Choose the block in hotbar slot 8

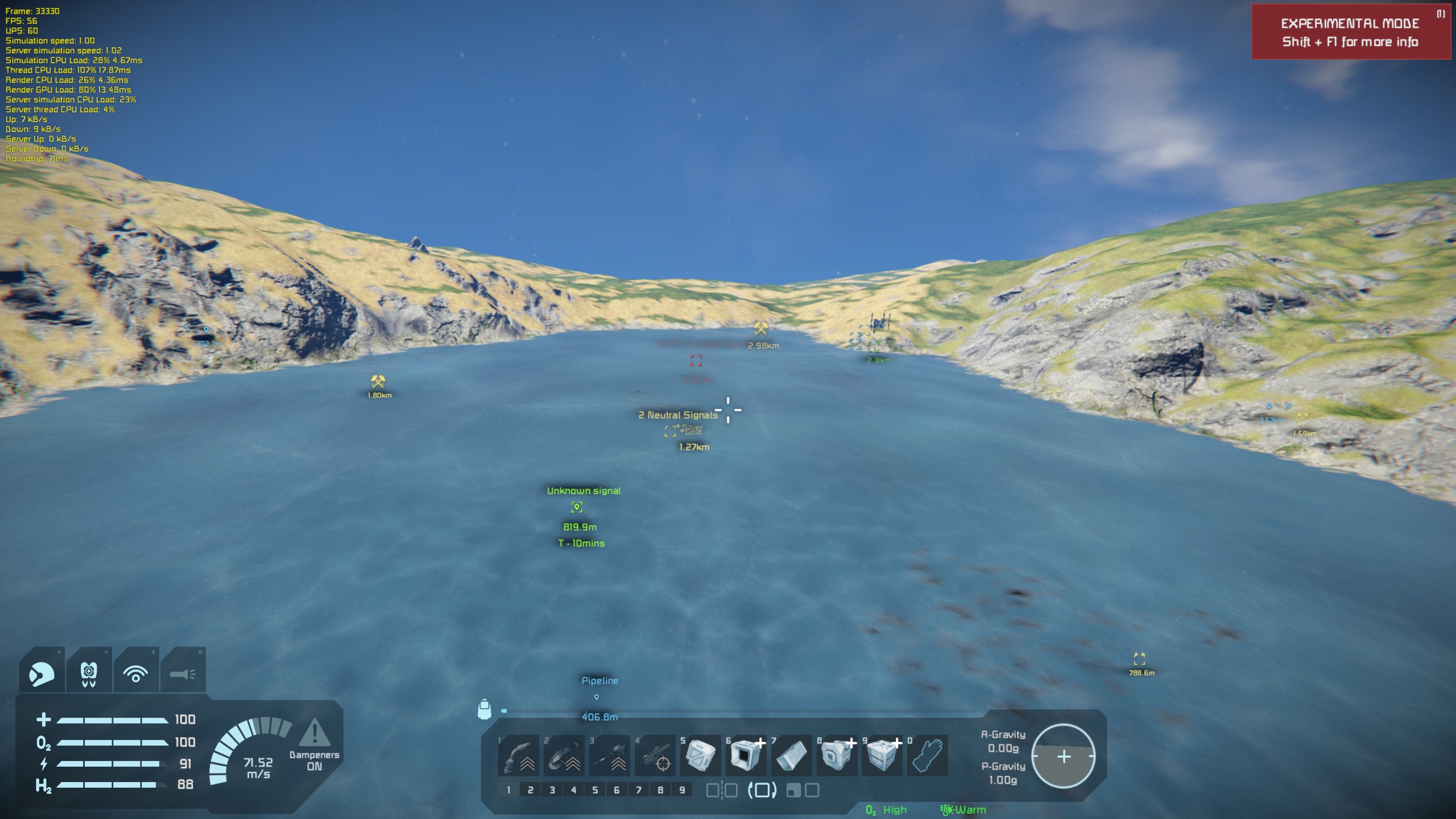click(837, 756)
